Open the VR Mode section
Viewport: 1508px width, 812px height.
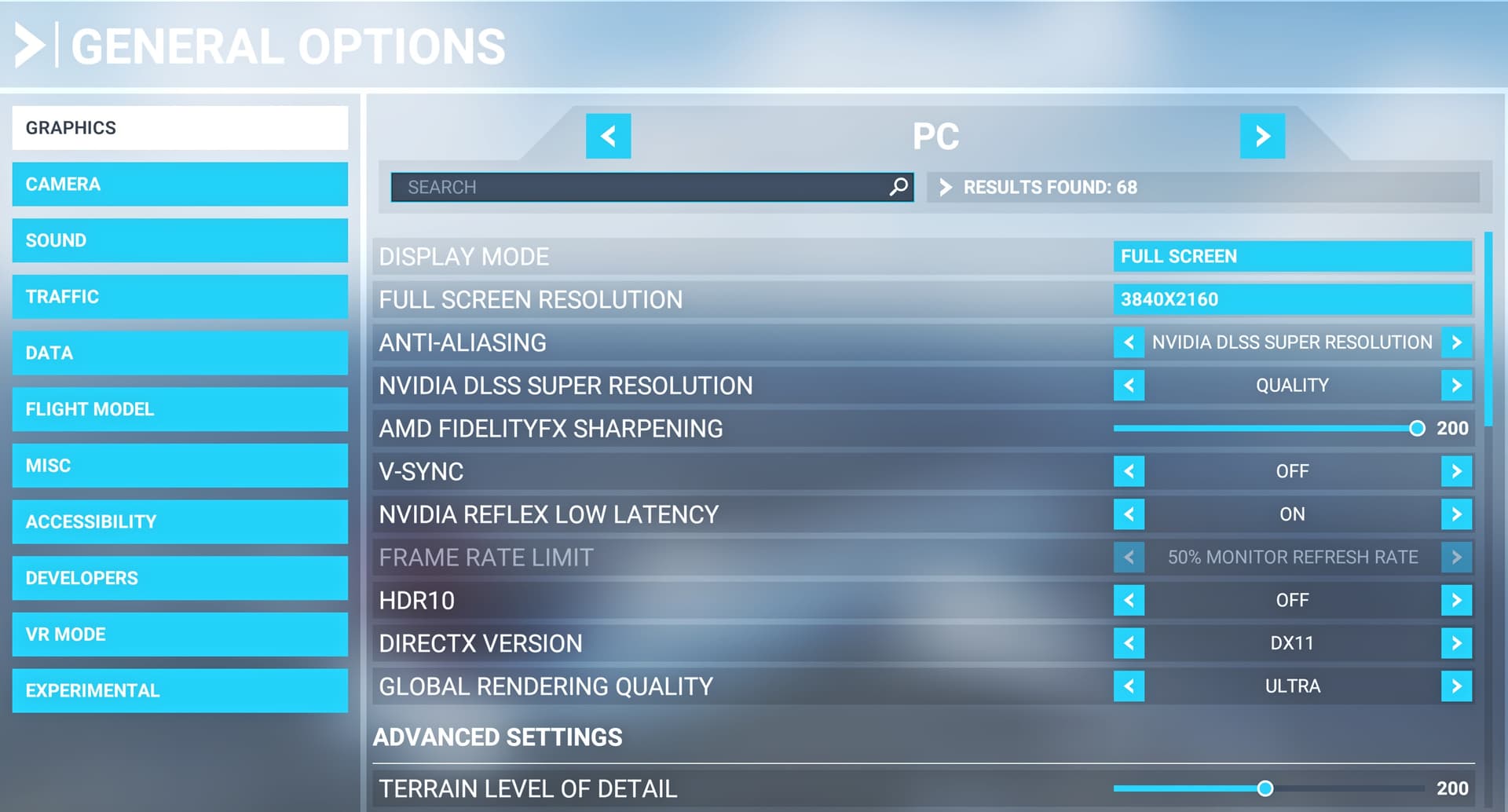(x=180, y=635)
